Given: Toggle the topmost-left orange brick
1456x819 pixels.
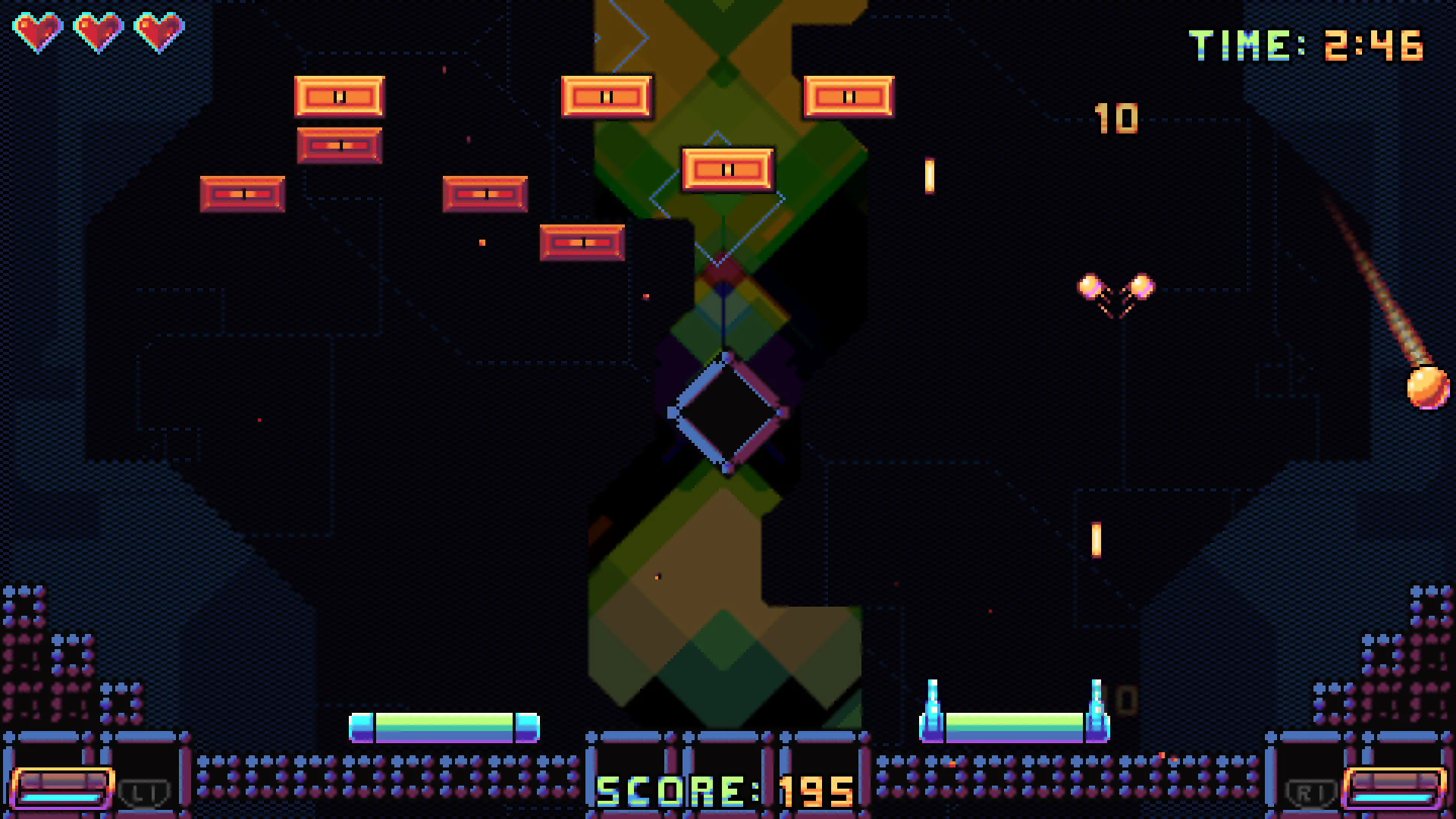Looking at the screenshot, I should pyautogui.click(x=340, y=96).
